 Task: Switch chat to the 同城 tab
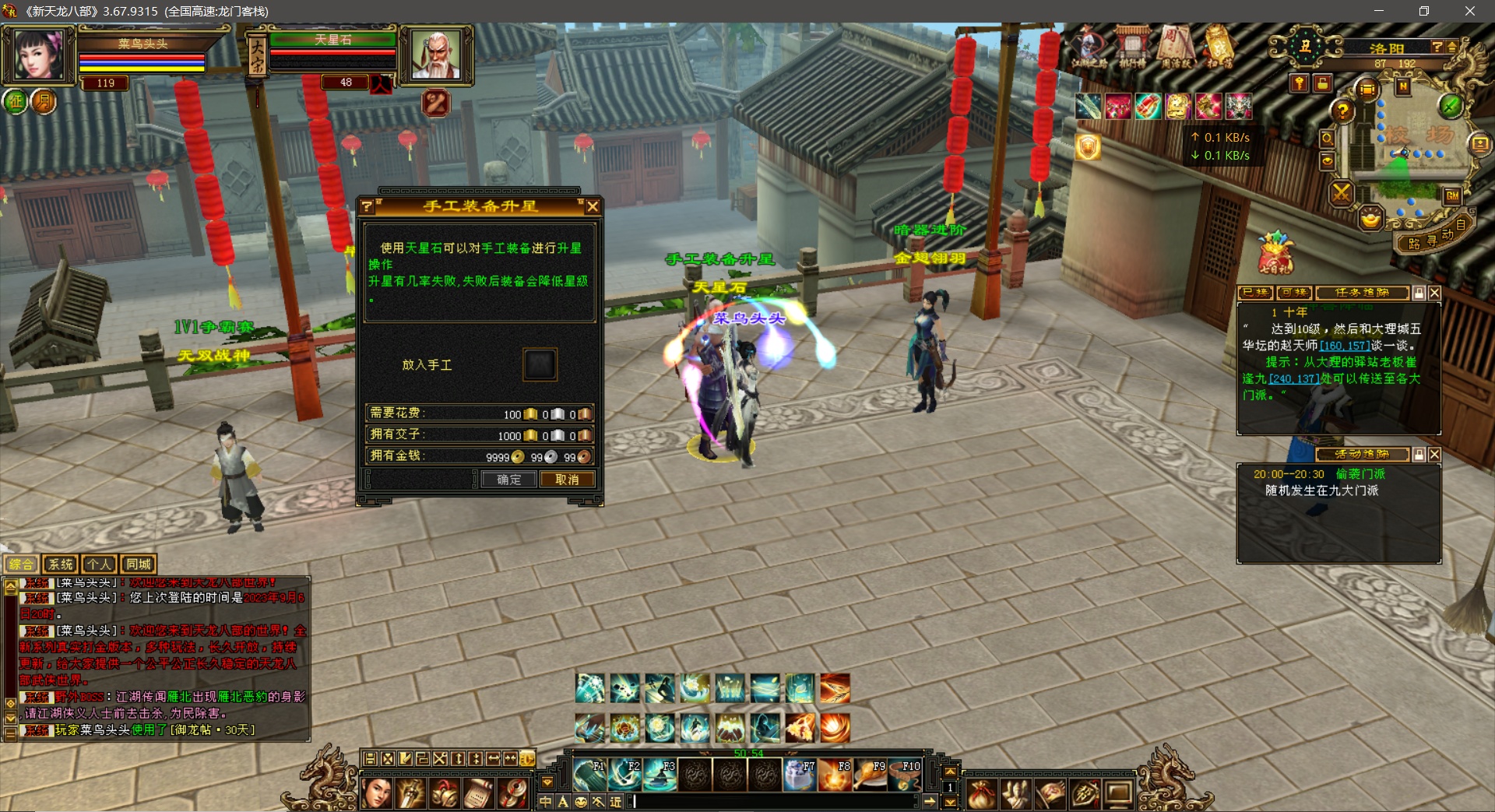[x=139, y=564]
